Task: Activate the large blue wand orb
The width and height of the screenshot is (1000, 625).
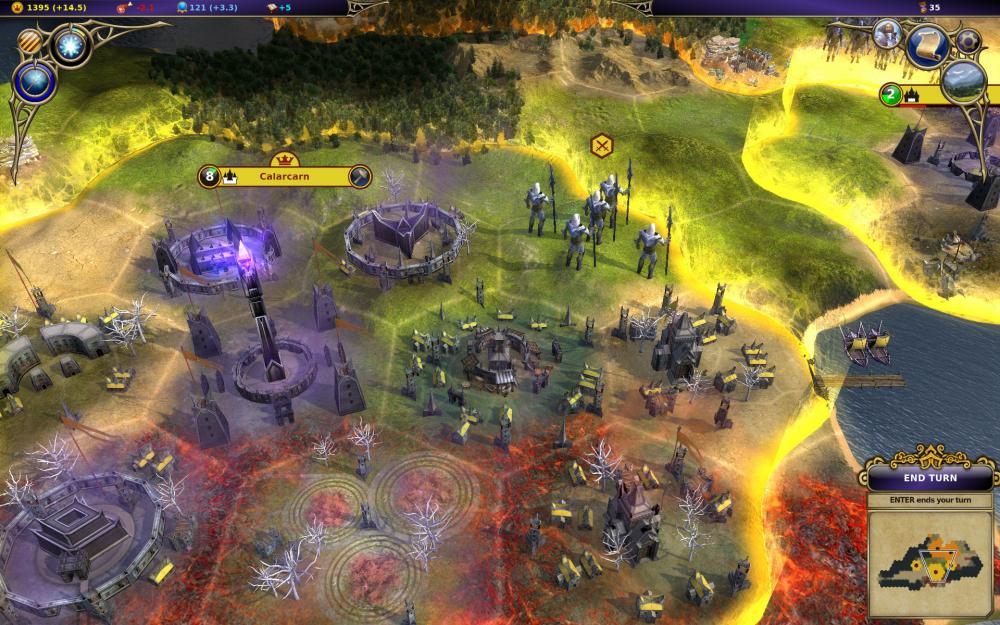Action: pos(35,83)
